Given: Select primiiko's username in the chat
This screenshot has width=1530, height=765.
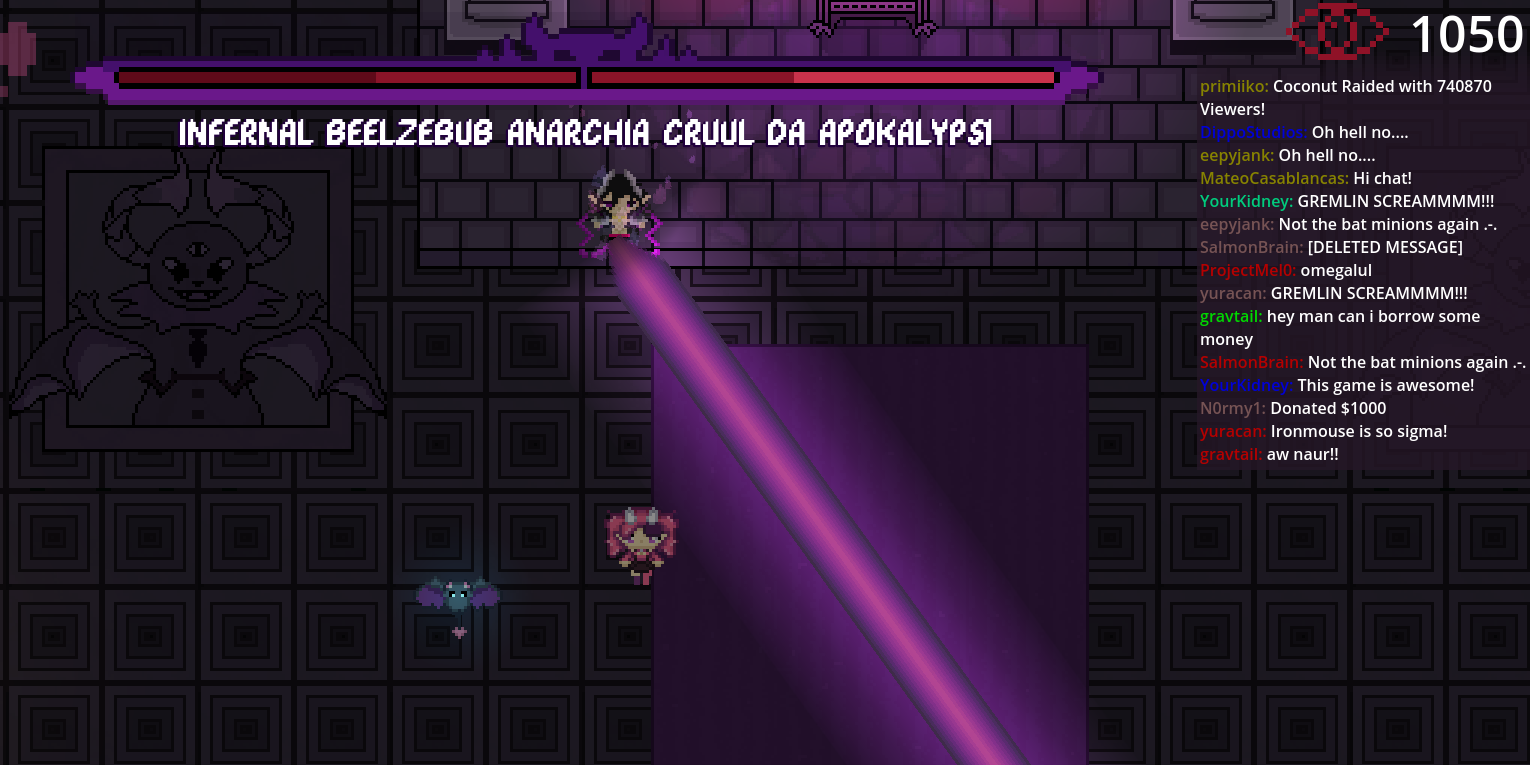Looking at the screenshot, I should (1233, 87).
